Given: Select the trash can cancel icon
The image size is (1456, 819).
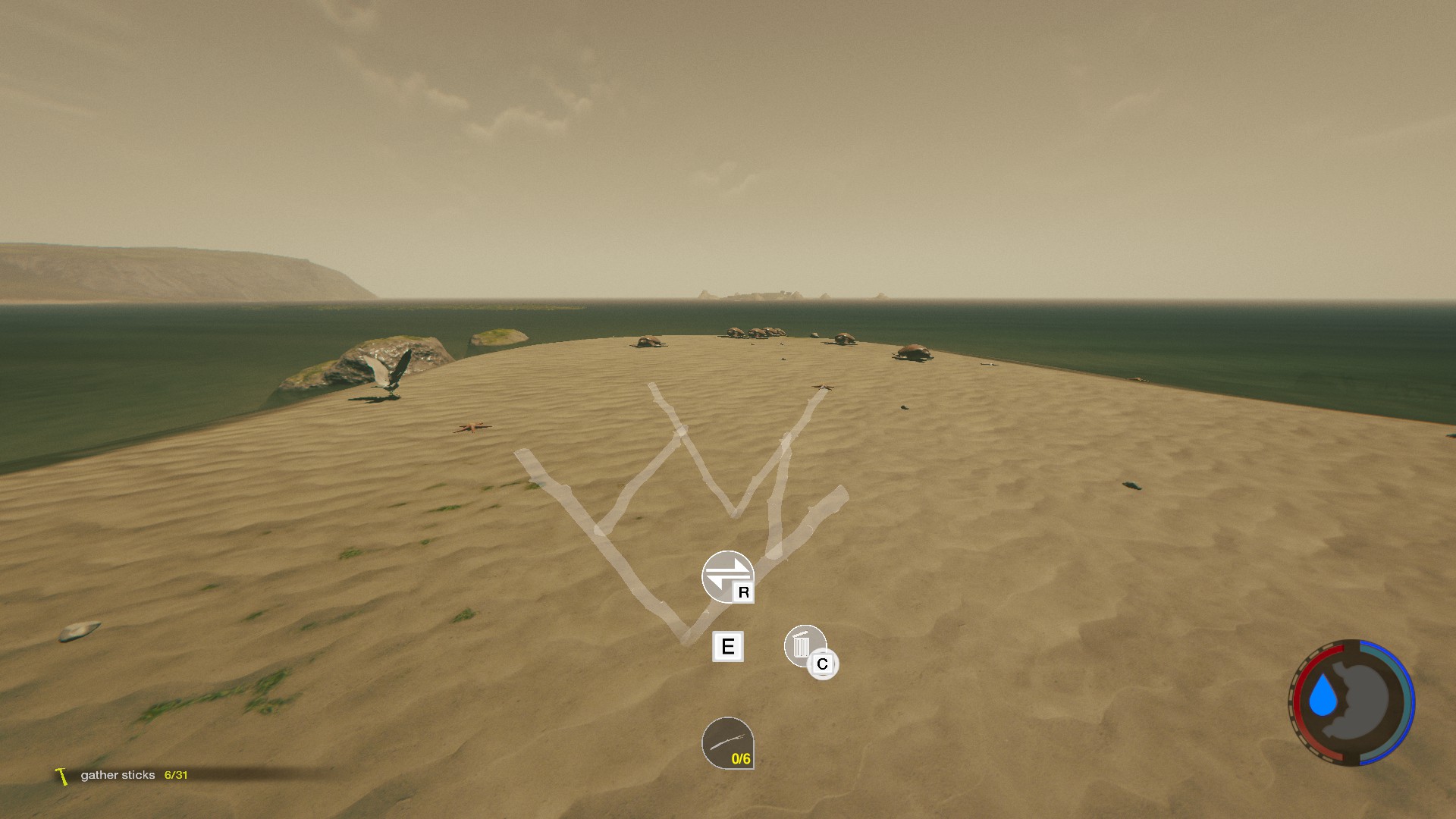Looking at the screenshot, I should [x=804, y=646].
